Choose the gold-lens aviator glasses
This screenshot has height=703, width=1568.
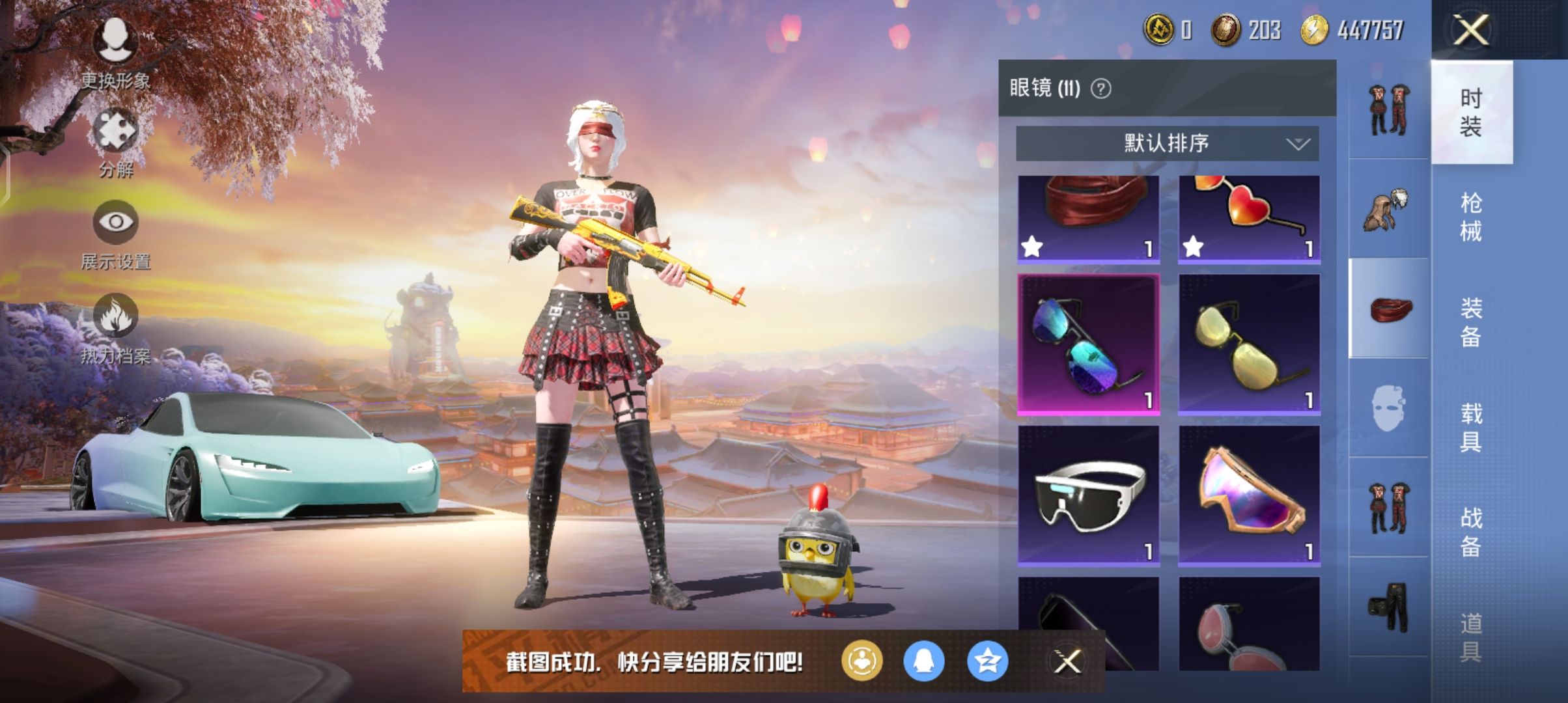[1249, 344]
